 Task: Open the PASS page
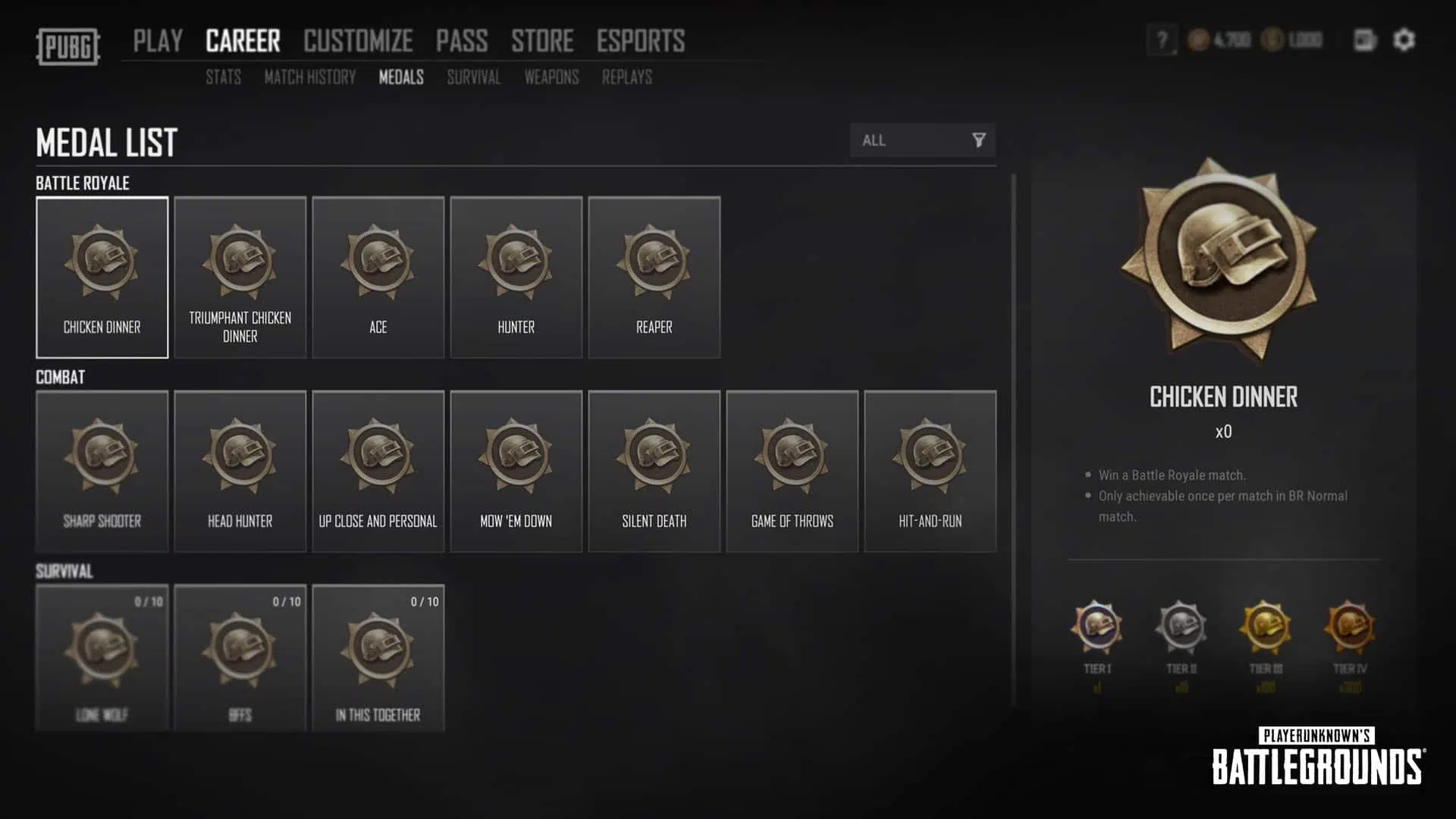tap(463, 41)
